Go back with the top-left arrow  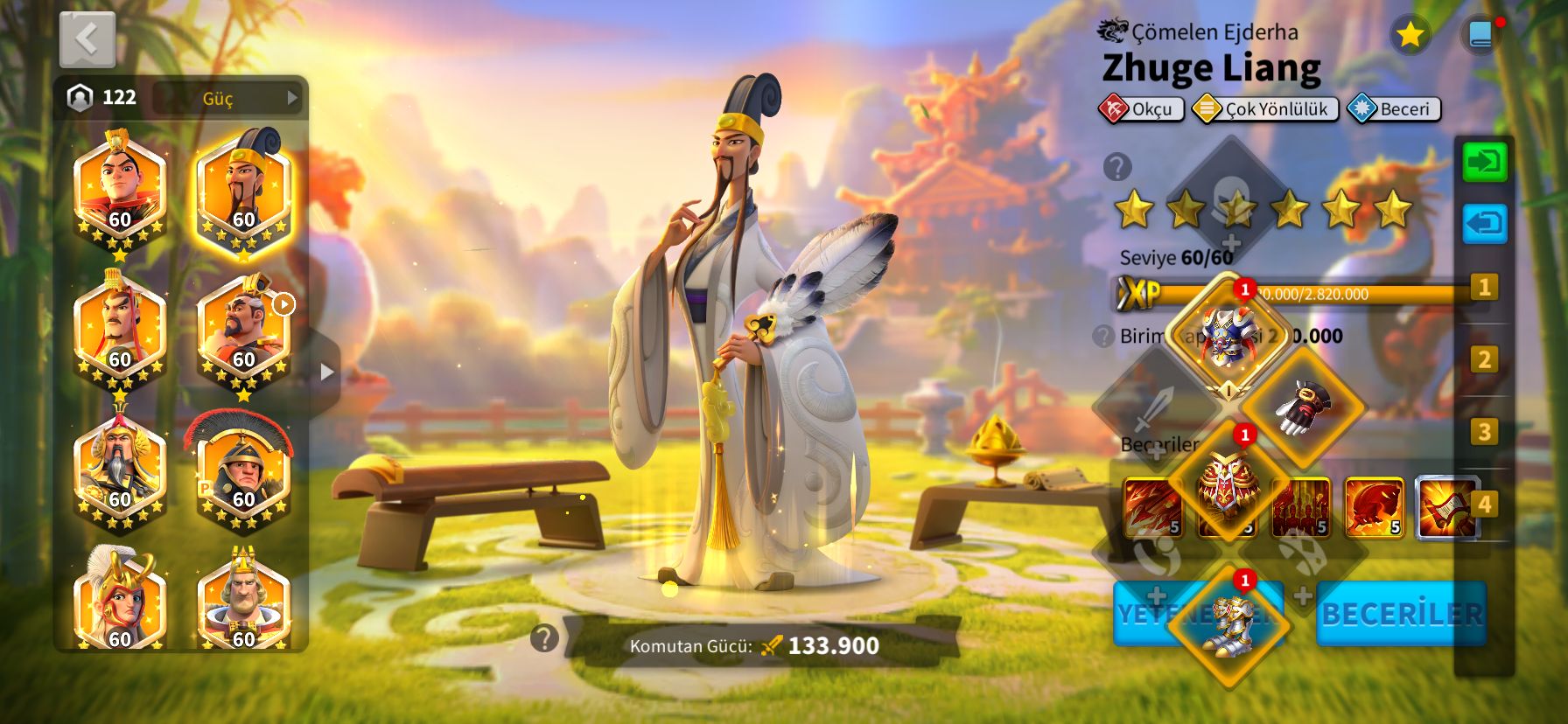coord(87,39)
